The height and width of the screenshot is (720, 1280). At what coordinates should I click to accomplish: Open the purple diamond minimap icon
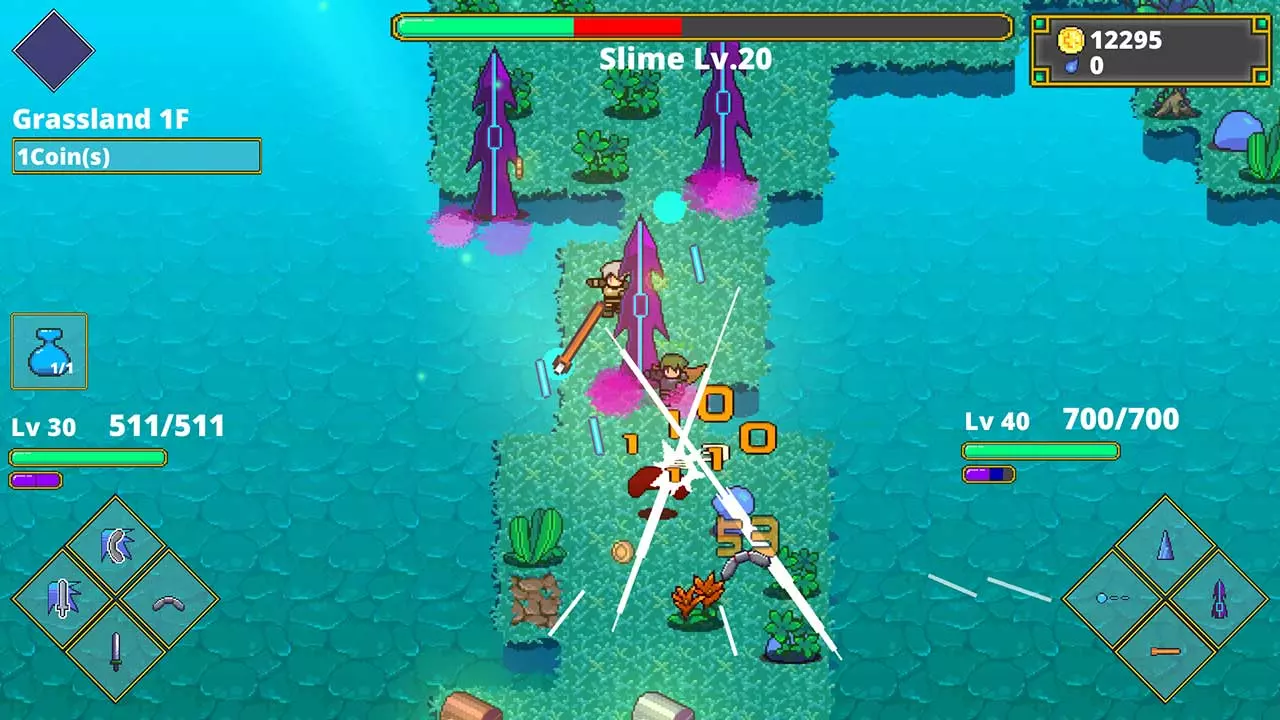click(54, 50)
